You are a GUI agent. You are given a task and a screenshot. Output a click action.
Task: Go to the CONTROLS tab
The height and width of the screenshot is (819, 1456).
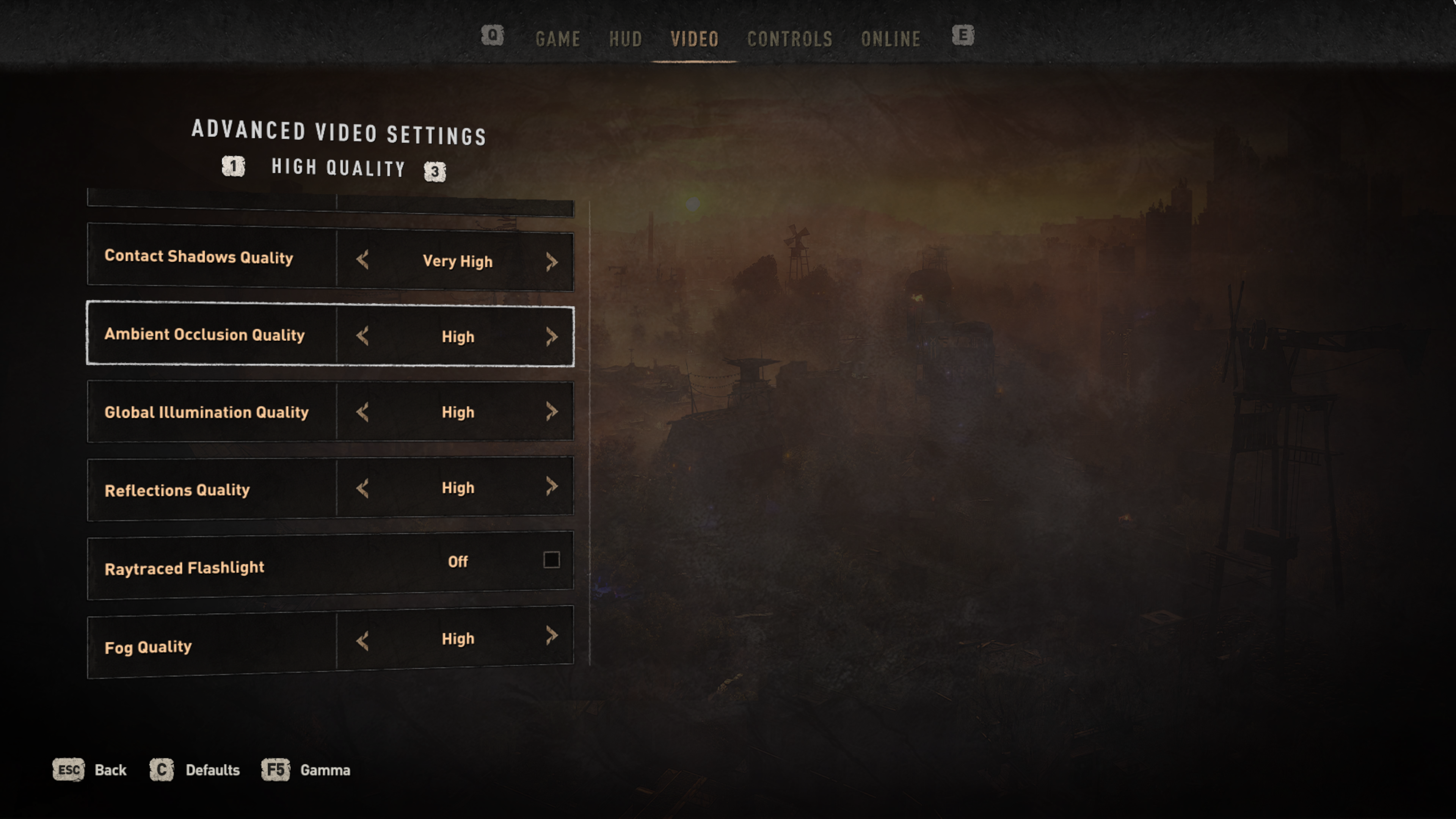pos(789,39)
